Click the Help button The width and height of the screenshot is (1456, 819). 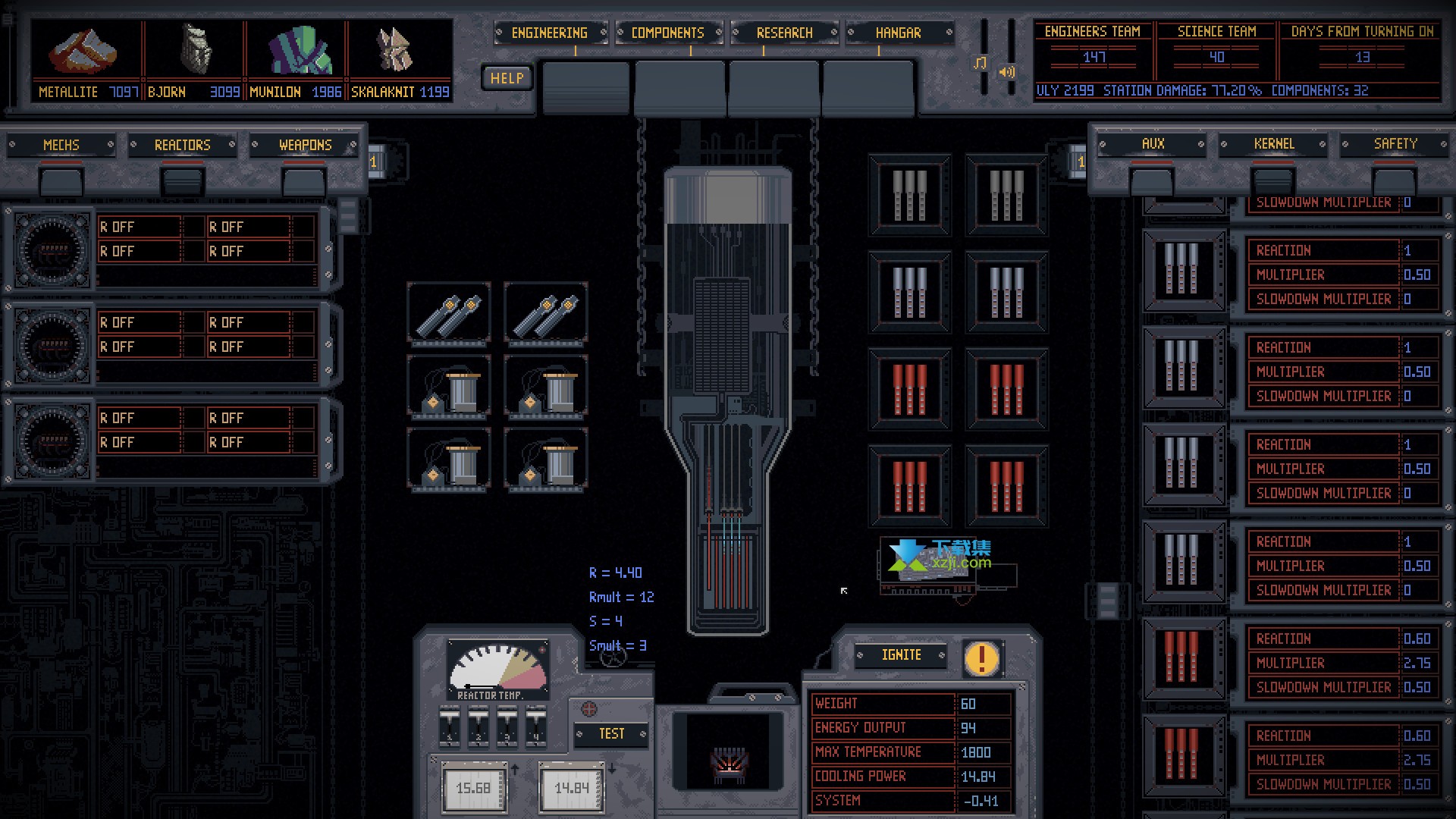click(507, 78)
